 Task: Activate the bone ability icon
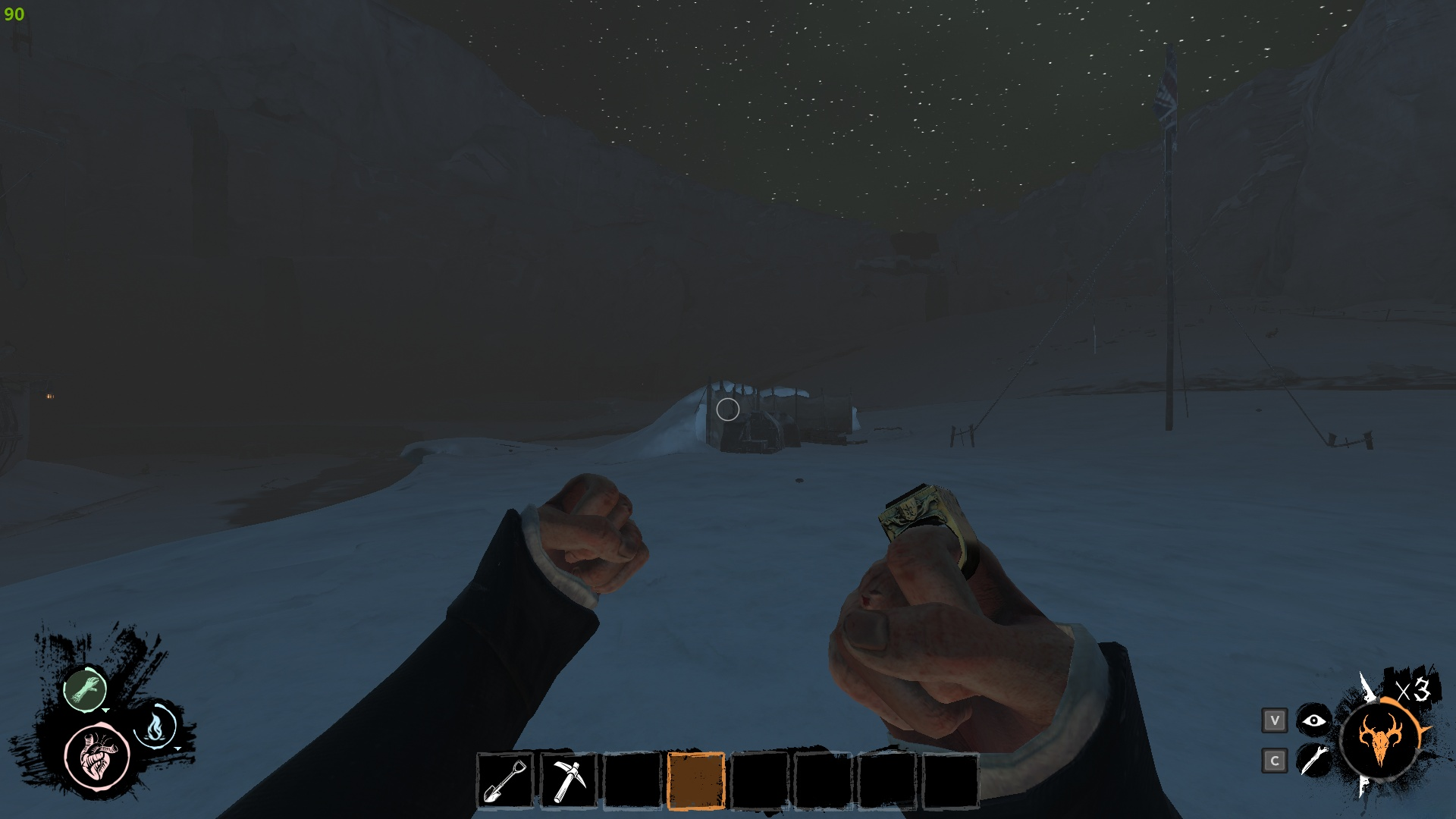[1313, 760]
